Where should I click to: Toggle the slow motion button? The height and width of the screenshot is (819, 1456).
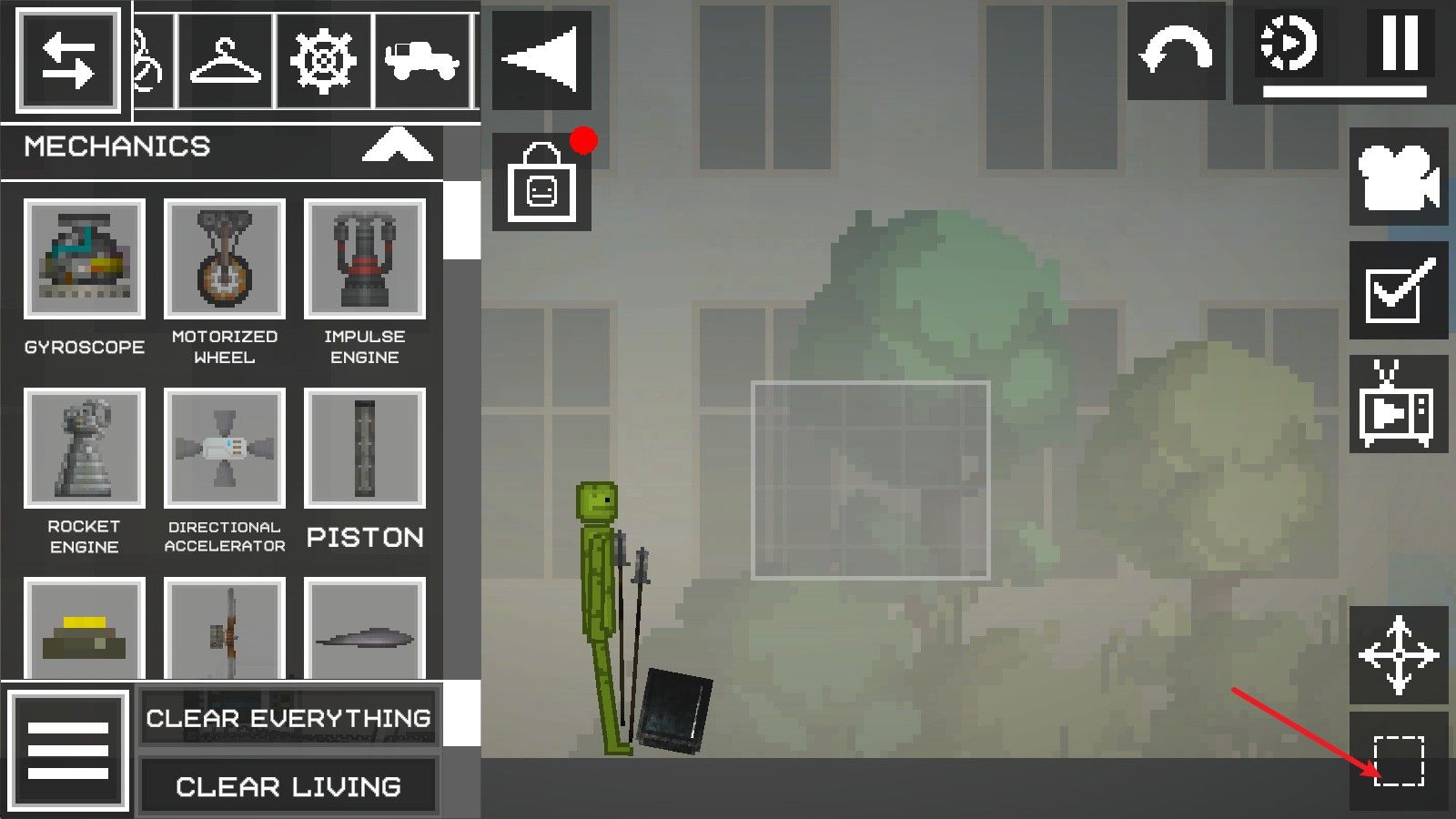[1289, 44]
